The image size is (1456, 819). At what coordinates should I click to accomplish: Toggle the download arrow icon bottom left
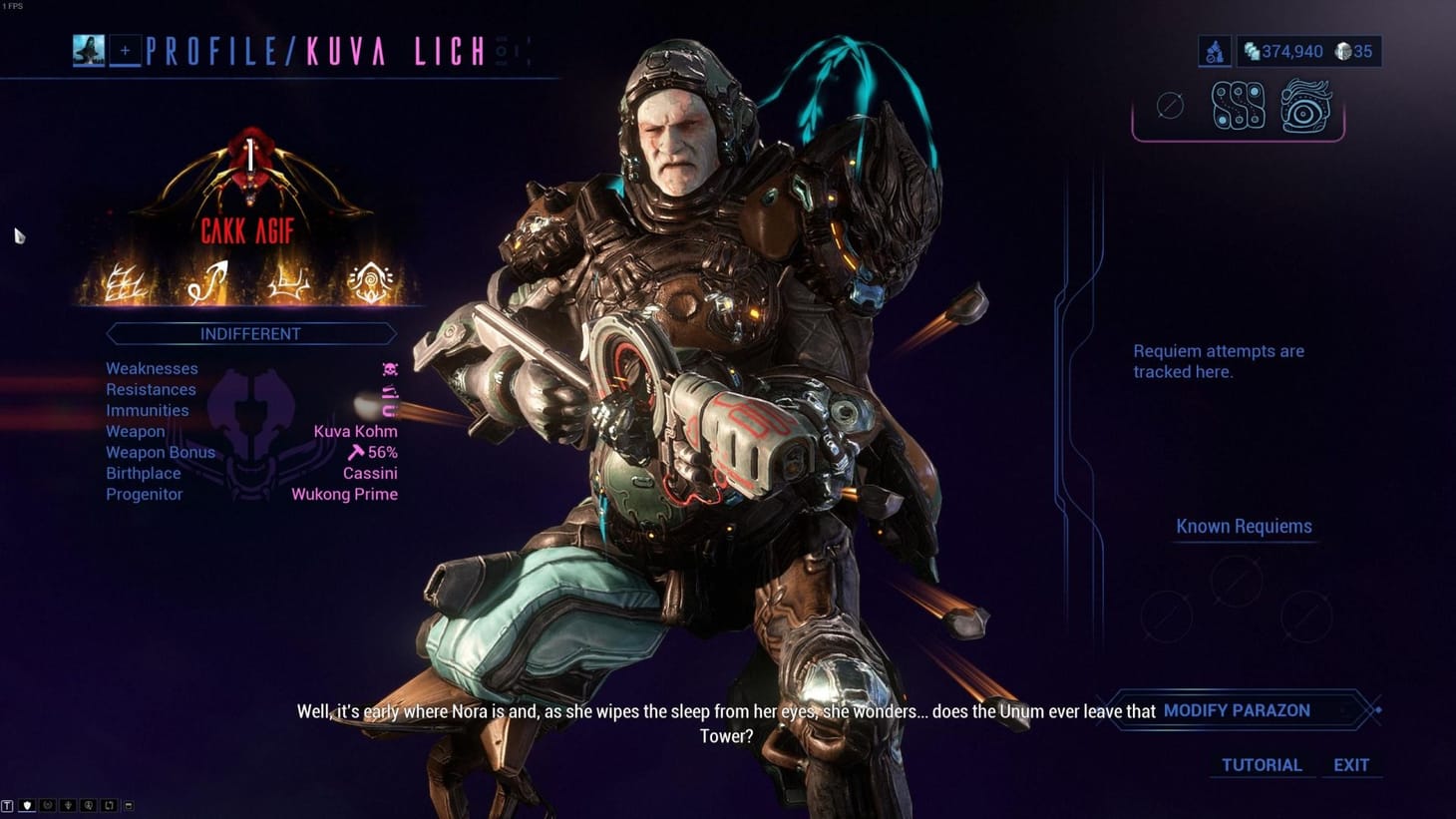pyautogui.click(x=69, y=805)
